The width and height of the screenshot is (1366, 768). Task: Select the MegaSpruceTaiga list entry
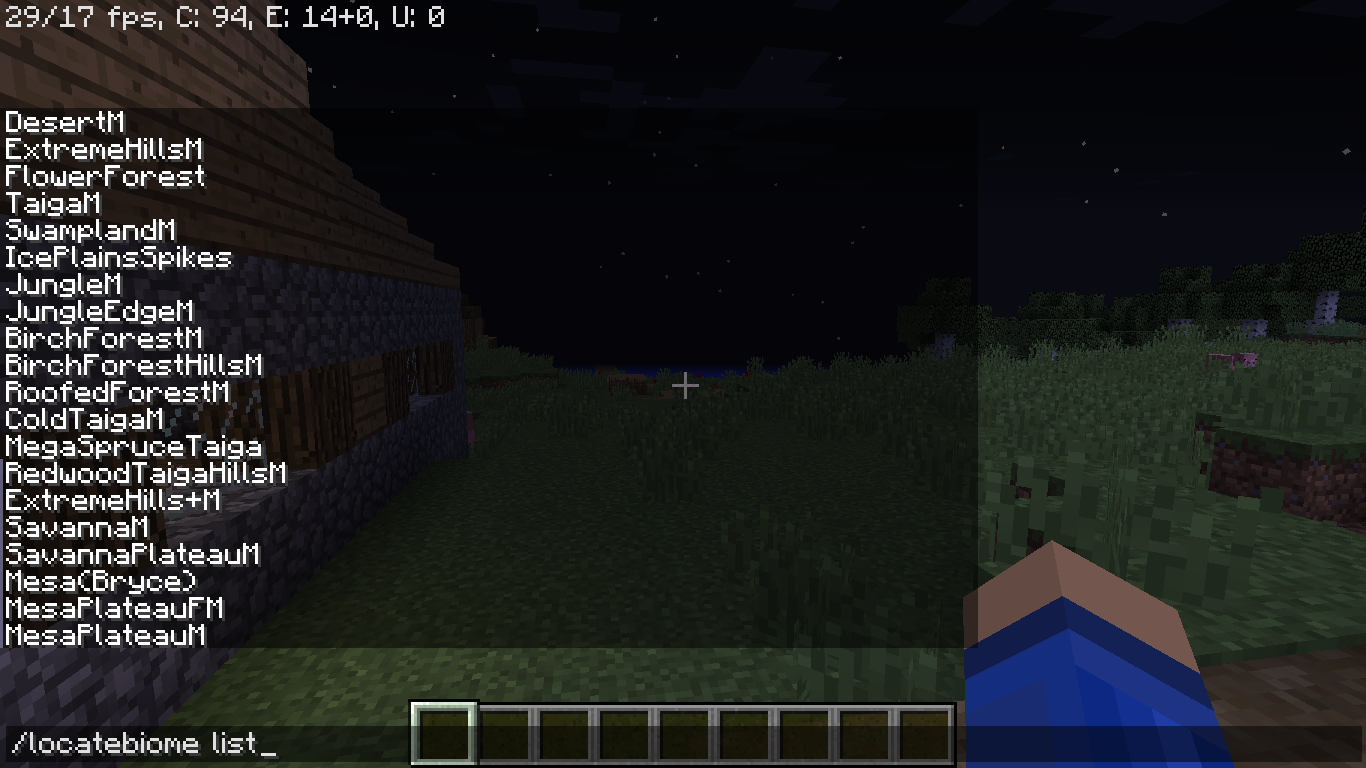131,447
